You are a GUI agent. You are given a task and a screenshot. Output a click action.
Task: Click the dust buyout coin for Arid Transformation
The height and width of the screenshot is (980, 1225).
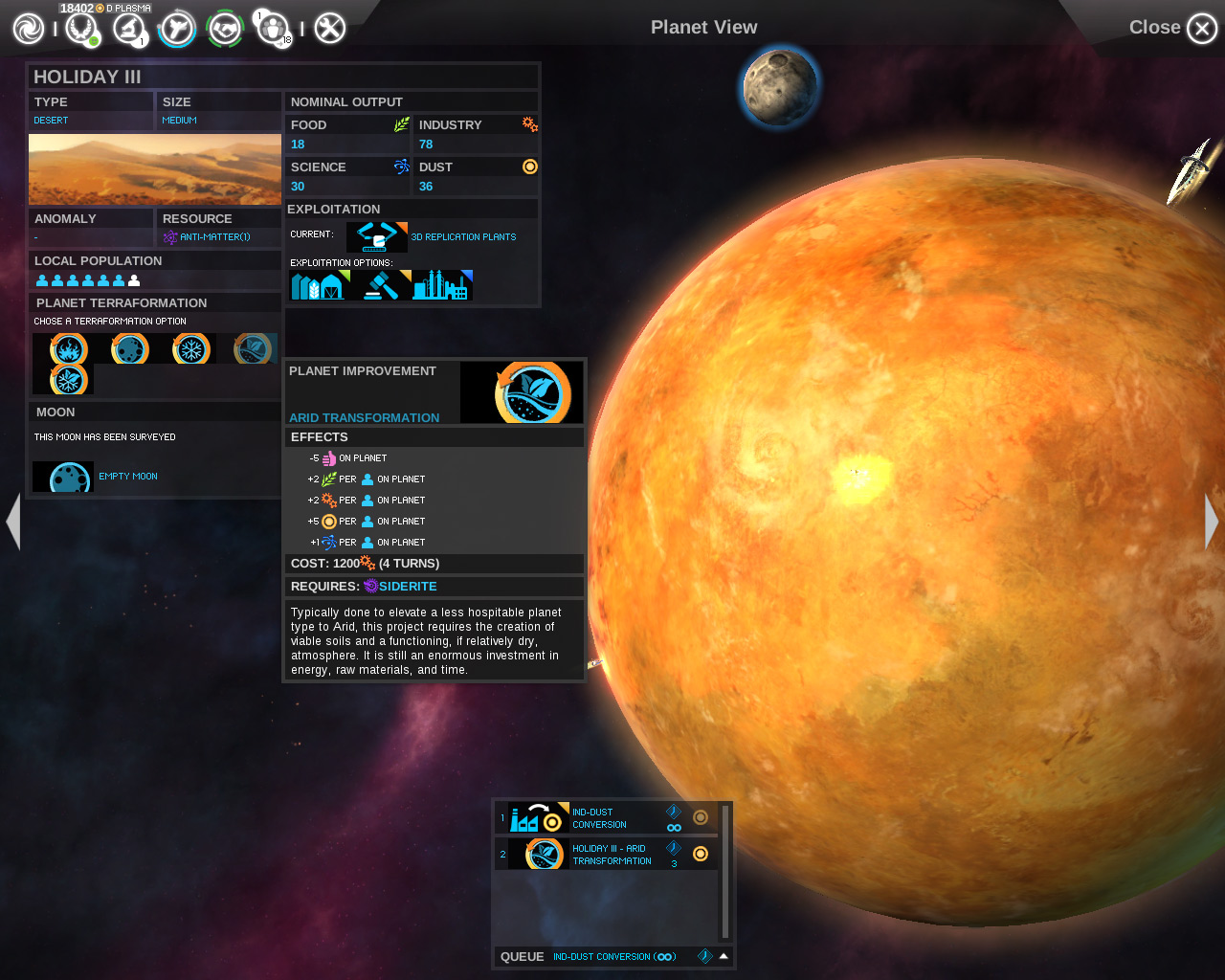pos(701,854)
